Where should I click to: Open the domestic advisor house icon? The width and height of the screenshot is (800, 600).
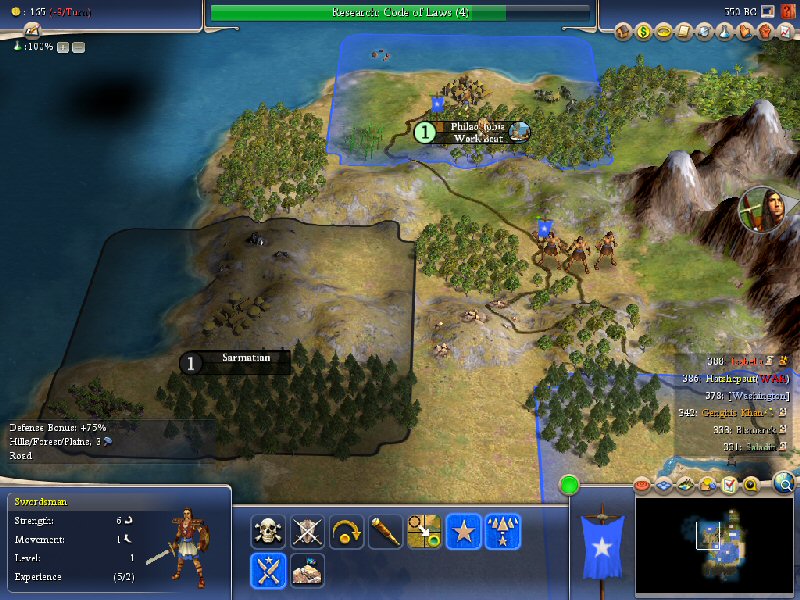coord(623,32)
